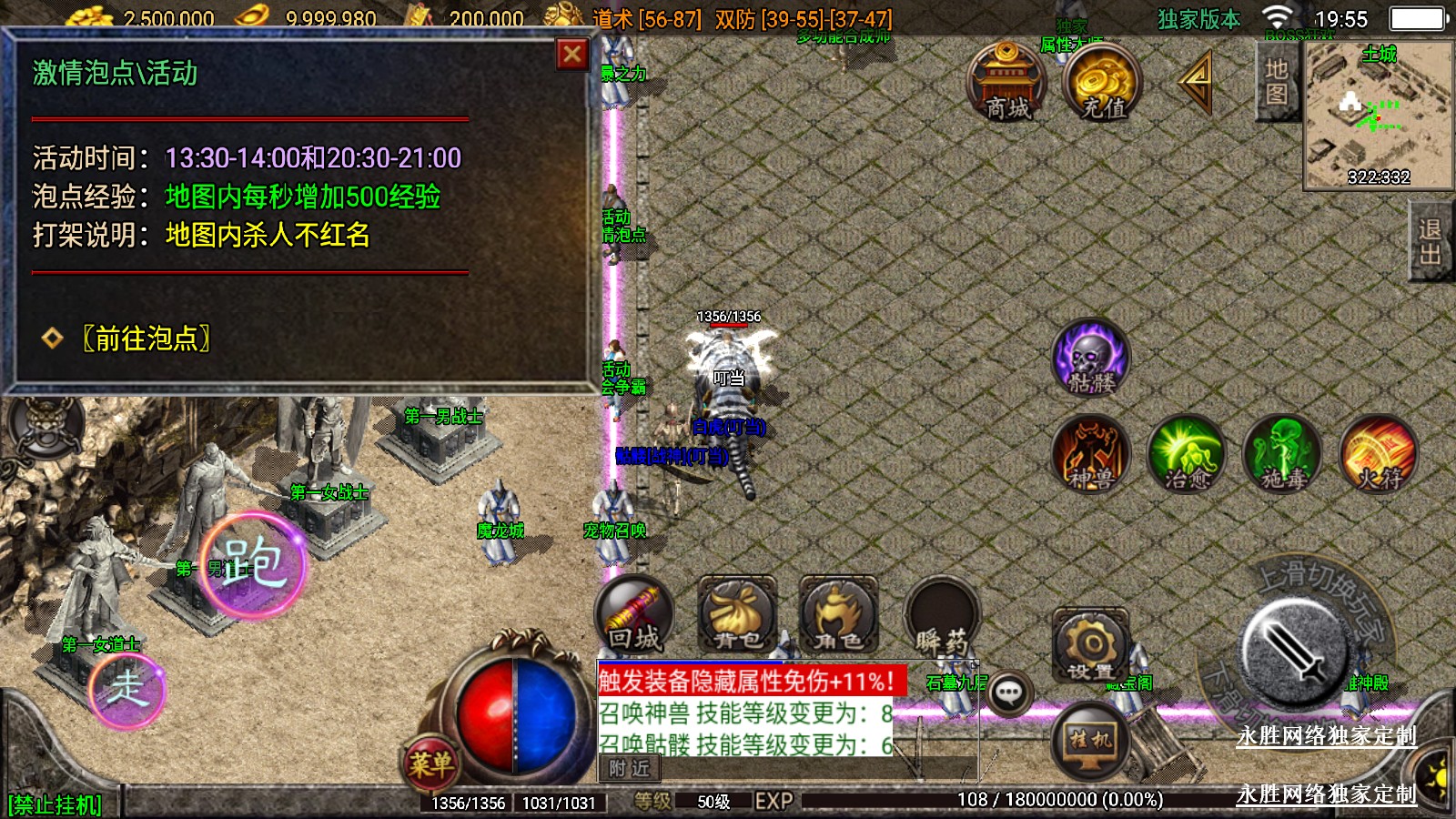Open the 地图 map button
The image size is (1456, 819).
point(1276,82)
